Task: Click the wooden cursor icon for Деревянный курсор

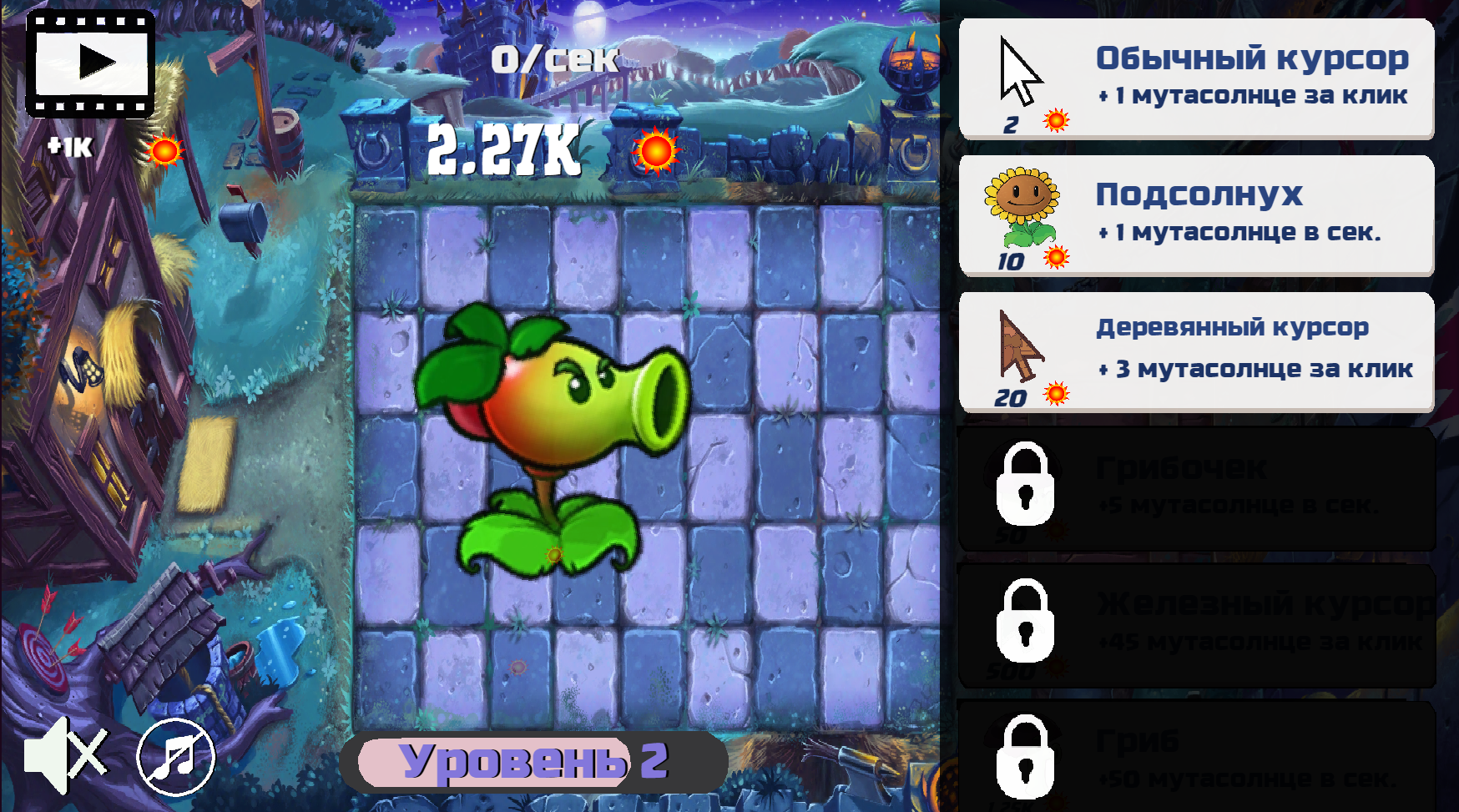Action: pyautogui.click(x=1020, y=346)
